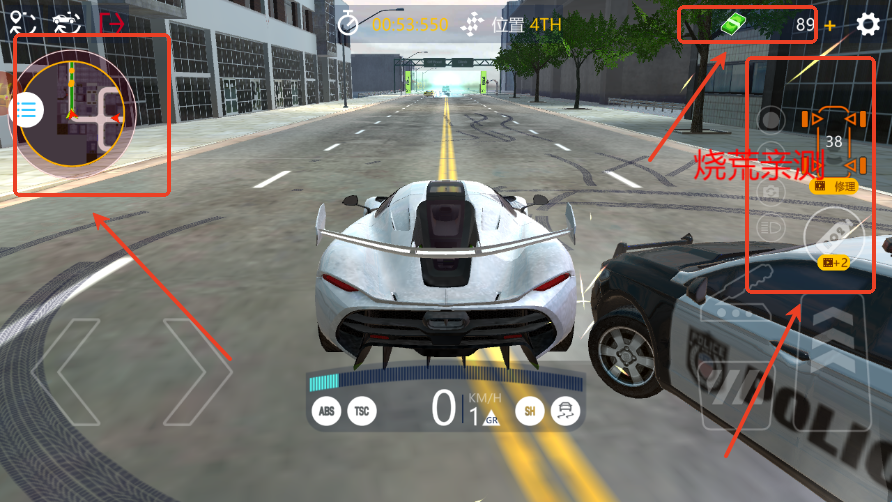Tap the plus button to add cash
892x502 pixels.
point(830,25)
